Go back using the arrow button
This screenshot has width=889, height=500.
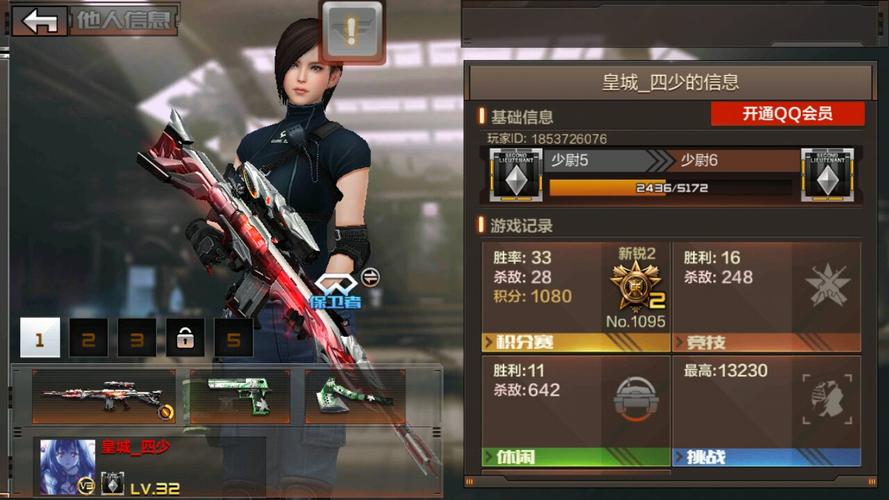(40, 21)
